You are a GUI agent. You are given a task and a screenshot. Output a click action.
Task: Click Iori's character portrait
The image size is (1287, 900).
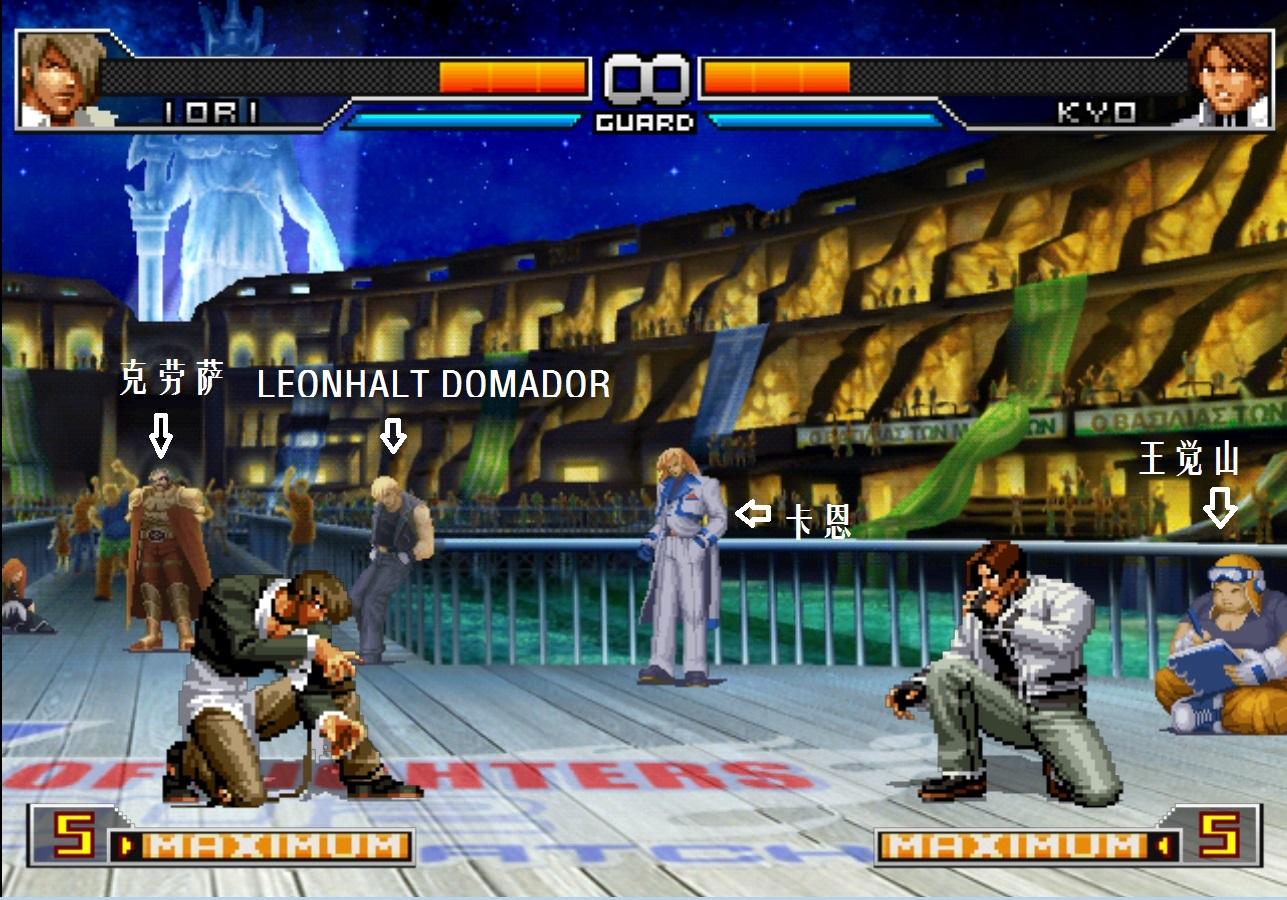pos(62,80)
